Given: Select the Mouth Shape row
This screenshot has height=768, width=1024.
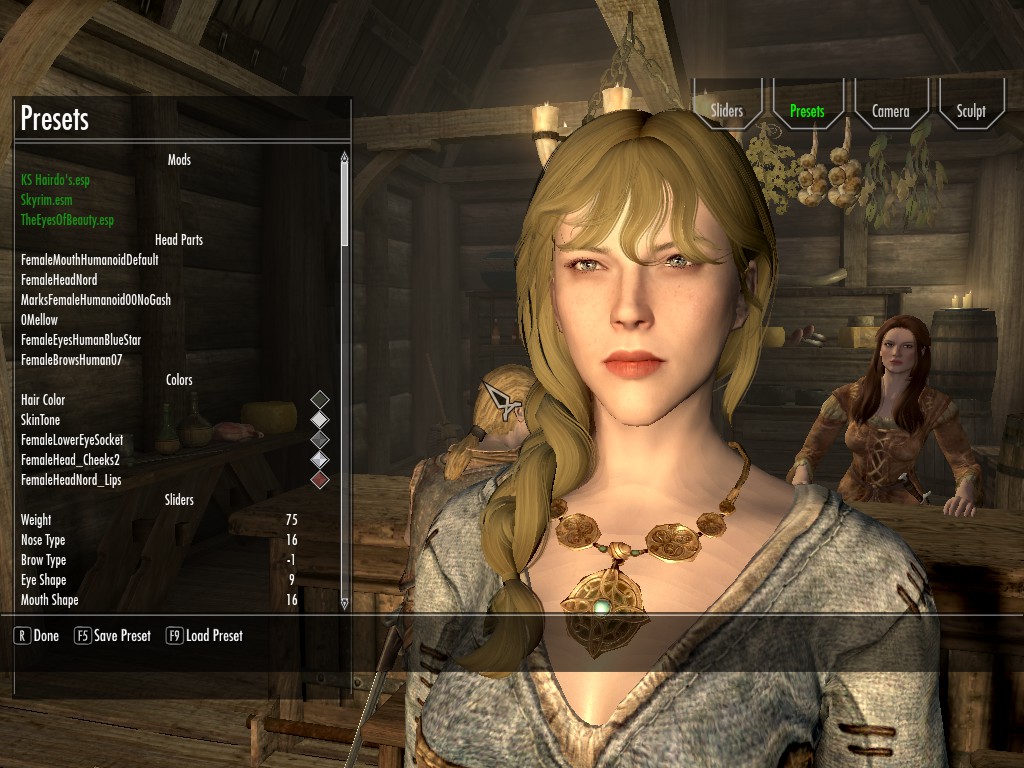Looking at the screenshot, I should coord(160,600).
